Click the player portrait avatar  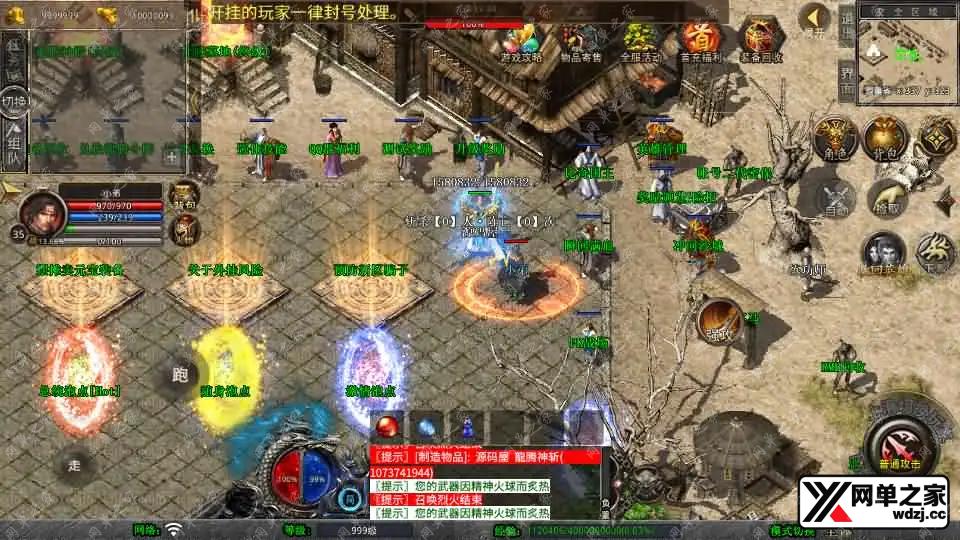[43, 211]
